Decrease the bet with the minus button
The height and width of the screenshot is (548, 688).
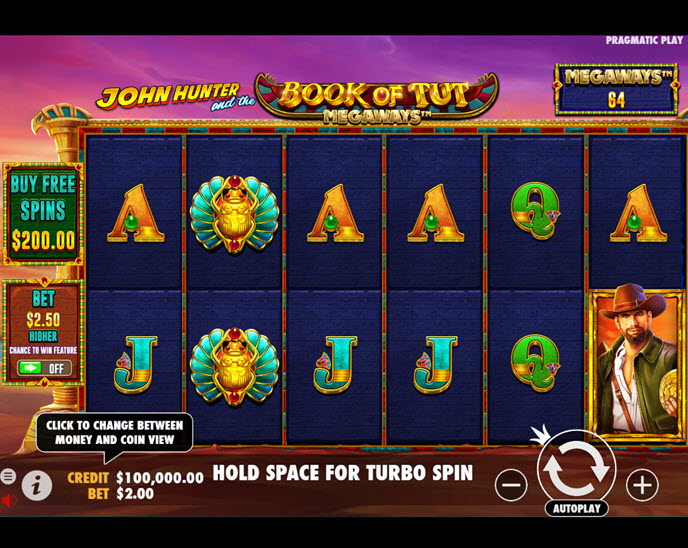[511, 485]
